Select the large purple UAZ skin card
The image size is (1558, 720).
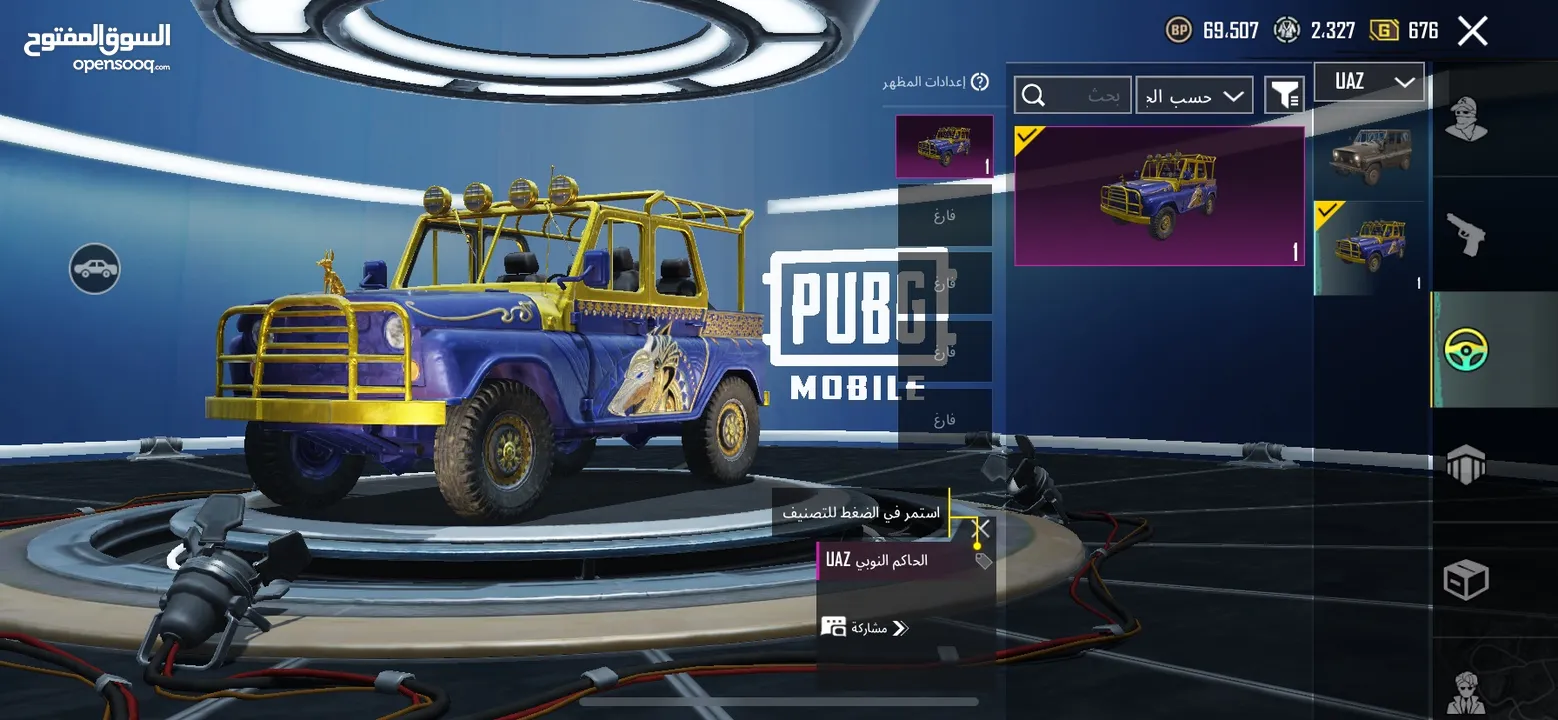pyautogui.click(x=1159, y=196)
